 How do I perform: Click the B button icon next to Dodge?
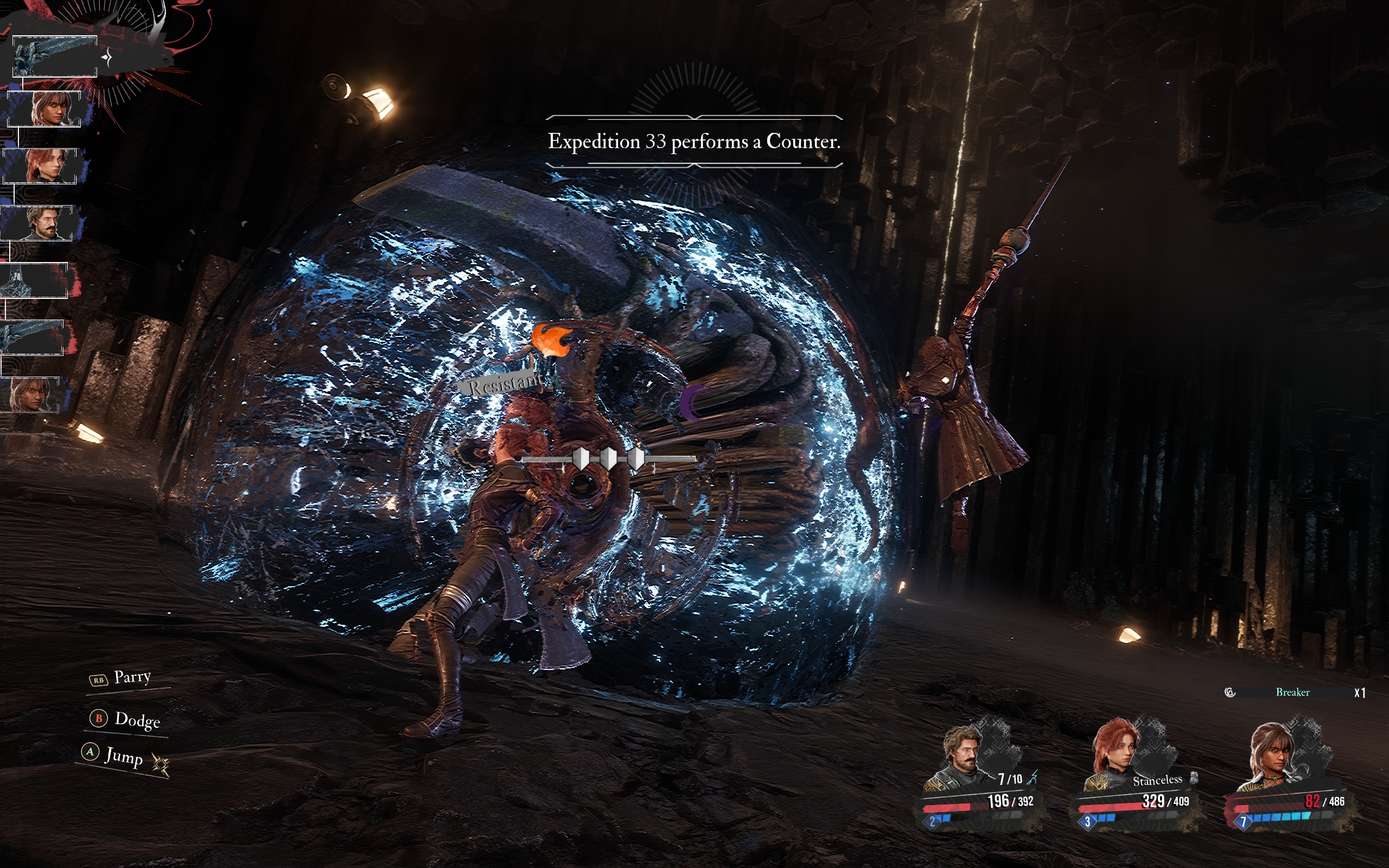[99, 718]
